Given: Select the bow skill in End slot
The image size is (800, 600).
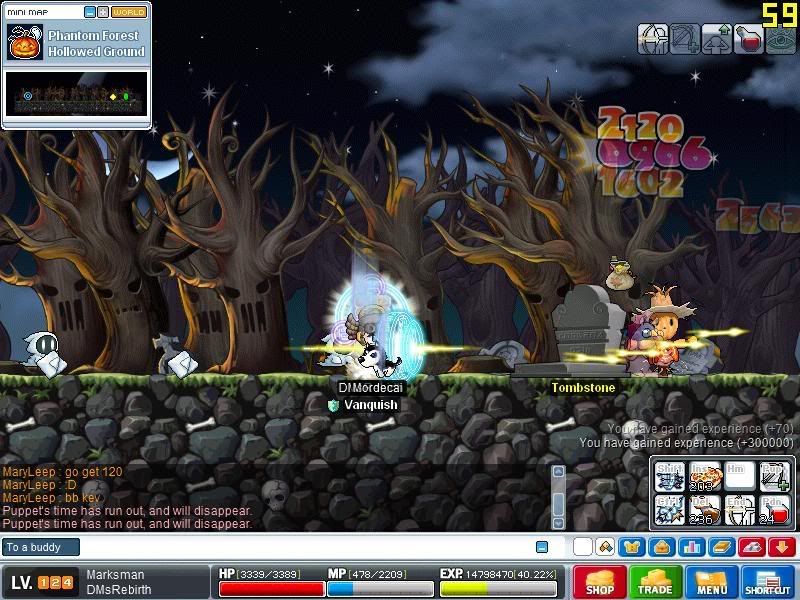Looking at the screenshot, I should [x=739, y=508].
